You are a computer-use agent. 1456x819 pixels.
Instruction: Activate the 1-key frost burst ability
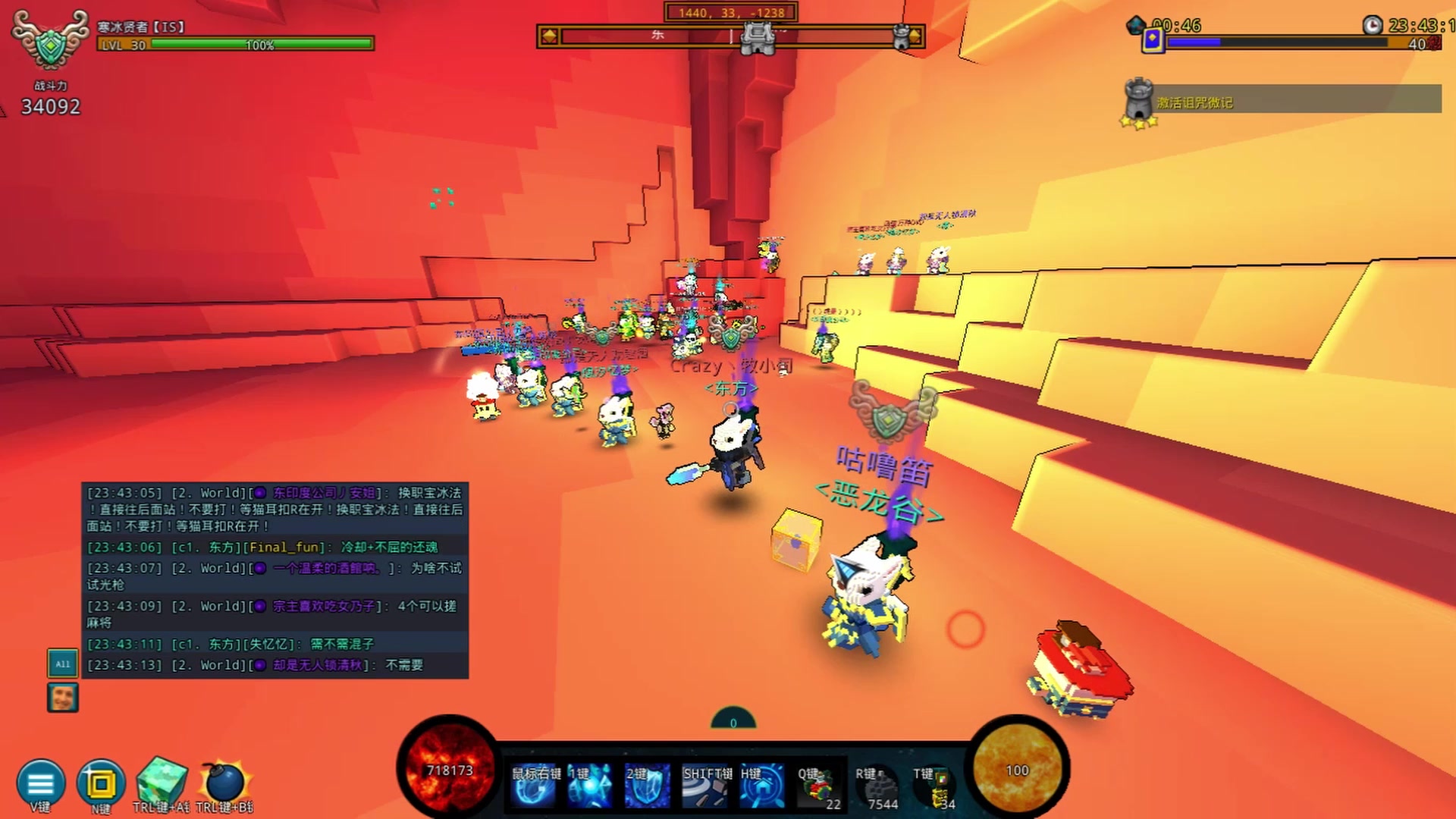pyautogui.click(x=590, y=786)
